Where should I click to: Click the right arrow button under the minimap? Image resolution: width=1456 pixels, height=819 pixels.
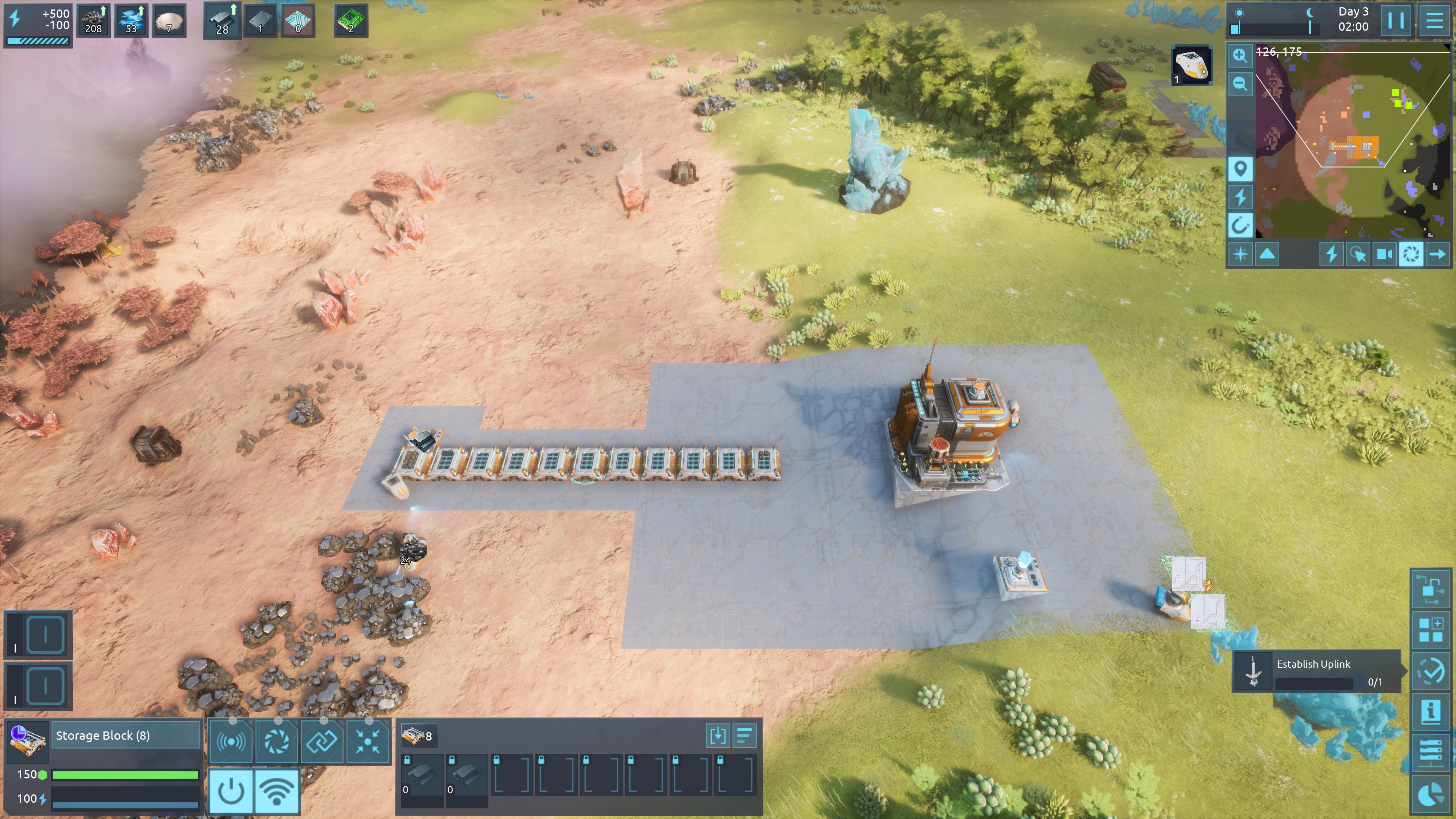[x=1437, y=254]
